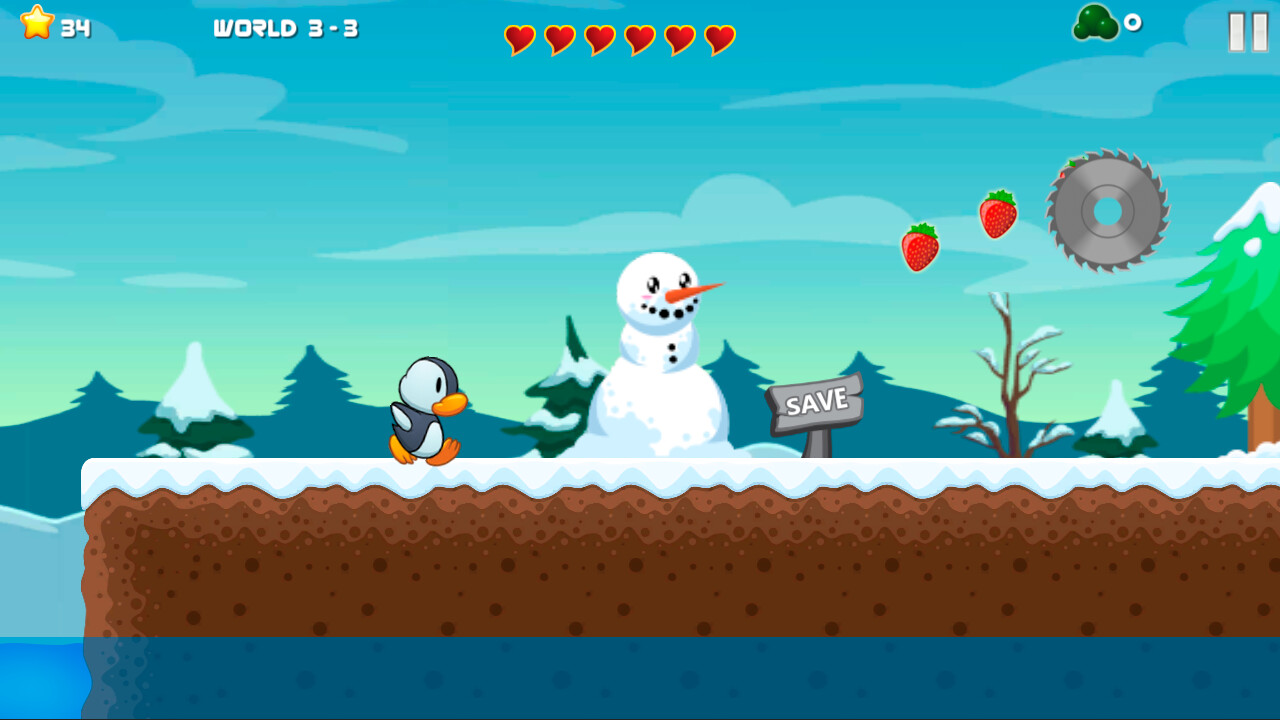The image size is (1280, 720).
Task: Click the SAVE checkpoint sign
Action: point(814,402)
